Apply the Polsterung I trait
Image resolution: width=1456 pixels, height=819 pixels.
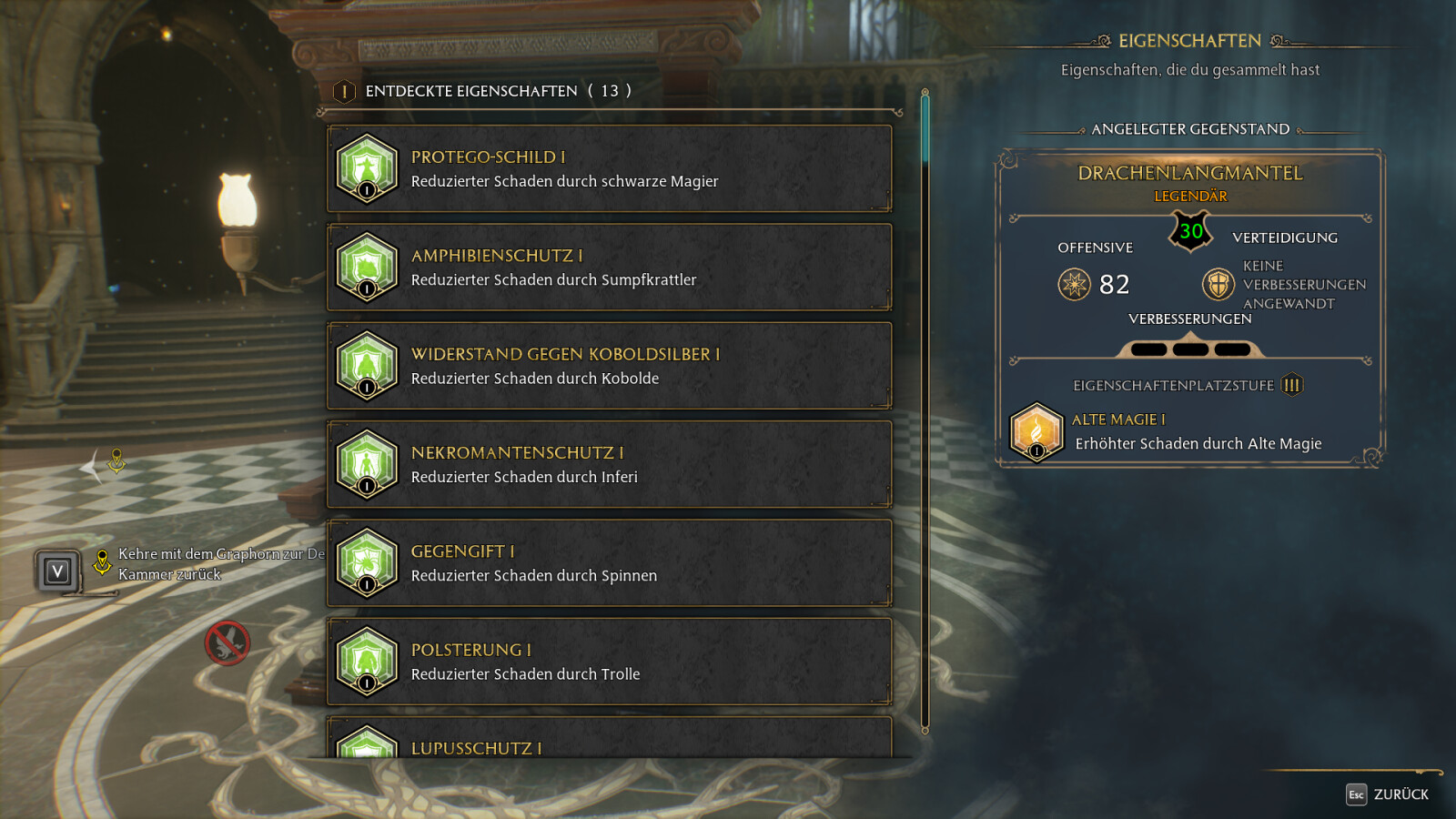[x=609, y=662]
